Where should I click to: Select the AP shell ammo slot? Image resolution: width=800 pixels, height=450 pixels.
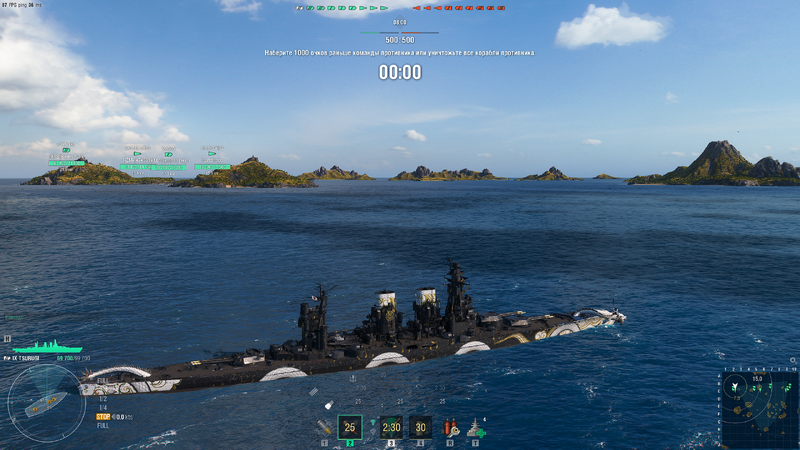324,426
